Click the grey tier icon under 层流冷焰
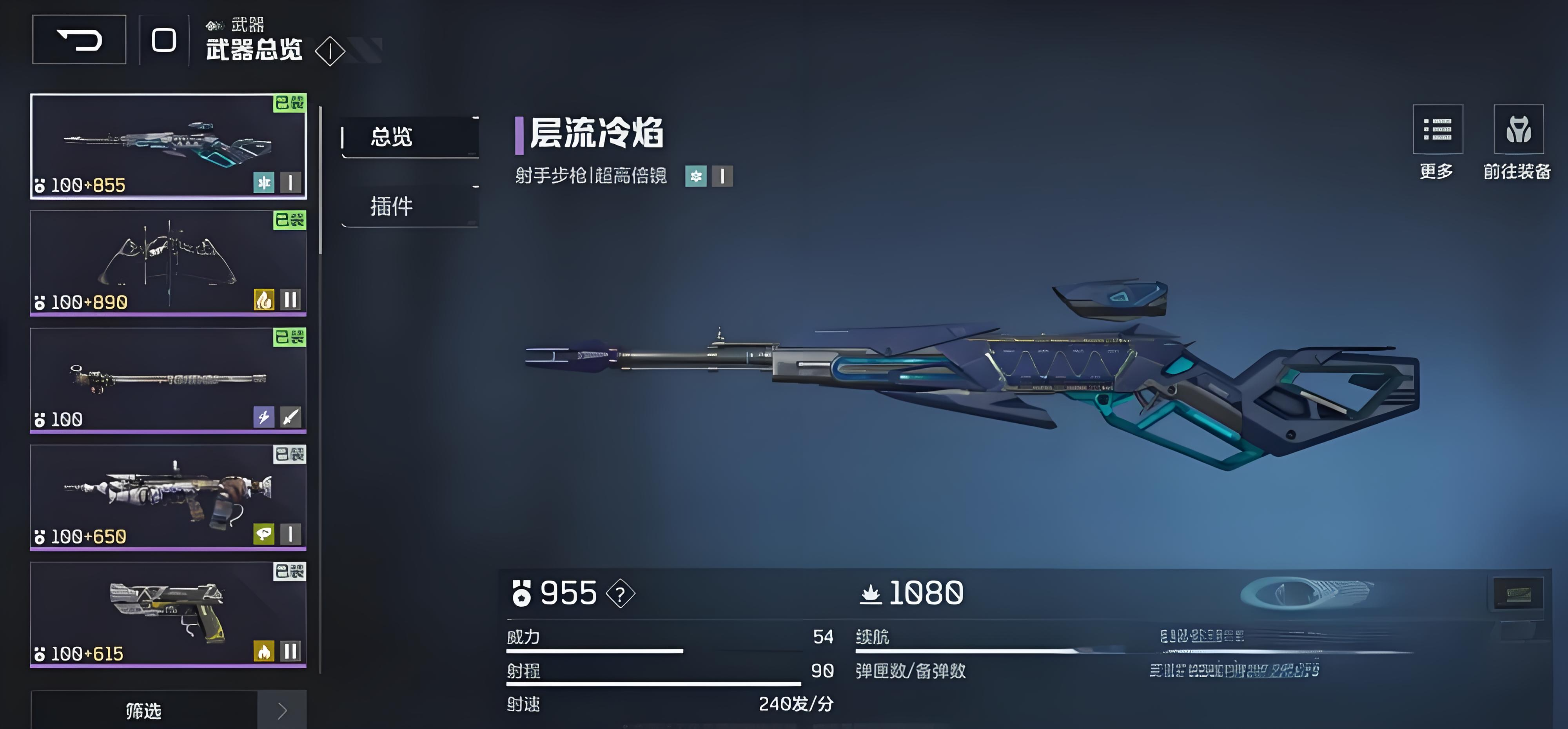1568x729 pixels. (x=722, y=176)
